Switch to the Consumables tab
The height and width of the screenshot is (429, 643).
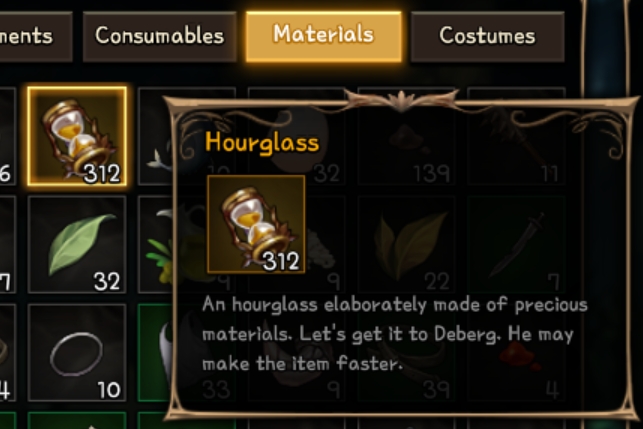click(x=159, y=37)
